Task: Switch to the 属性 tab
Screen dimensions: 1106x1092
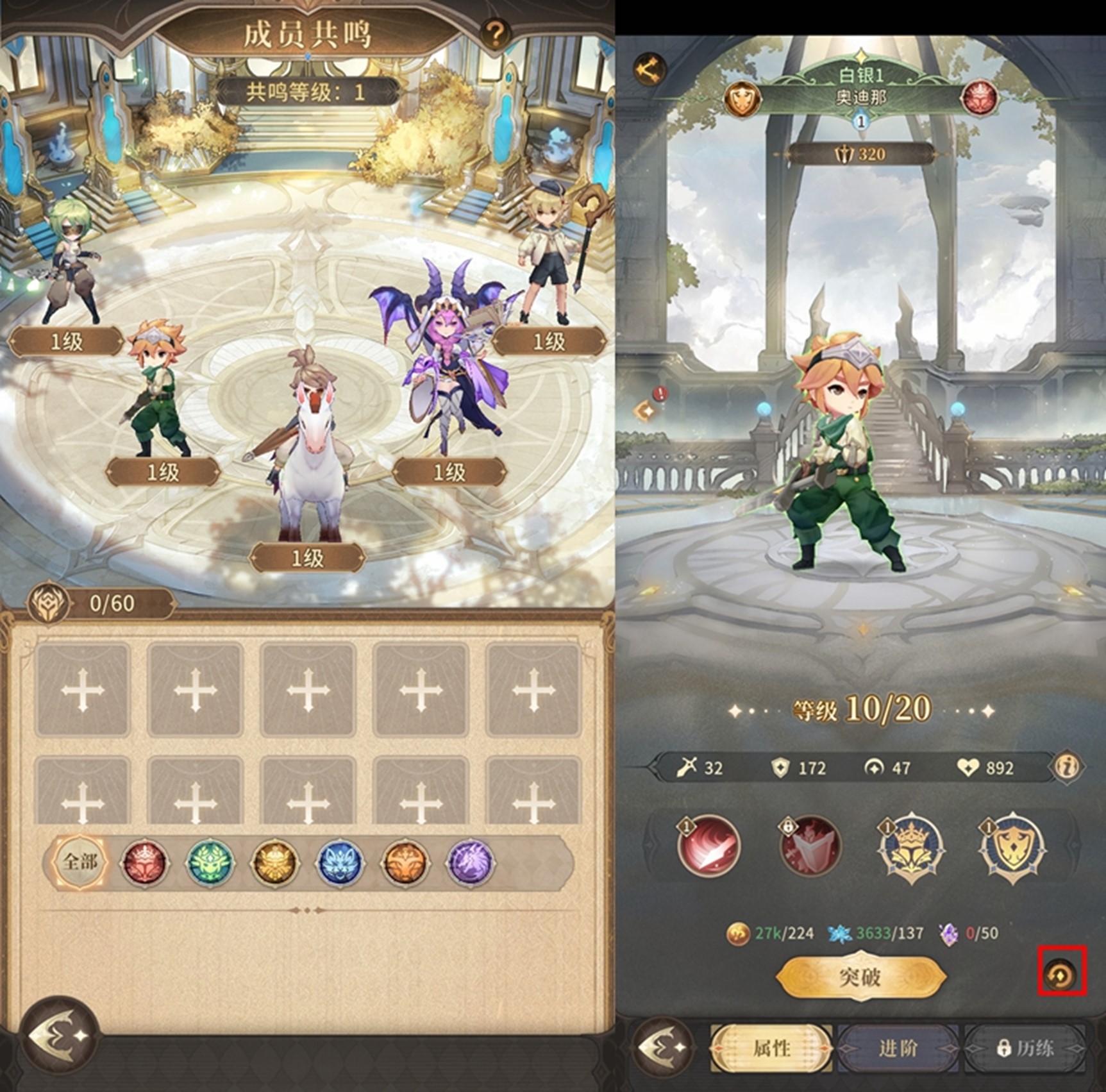Action: click(x=771, y=1048)
